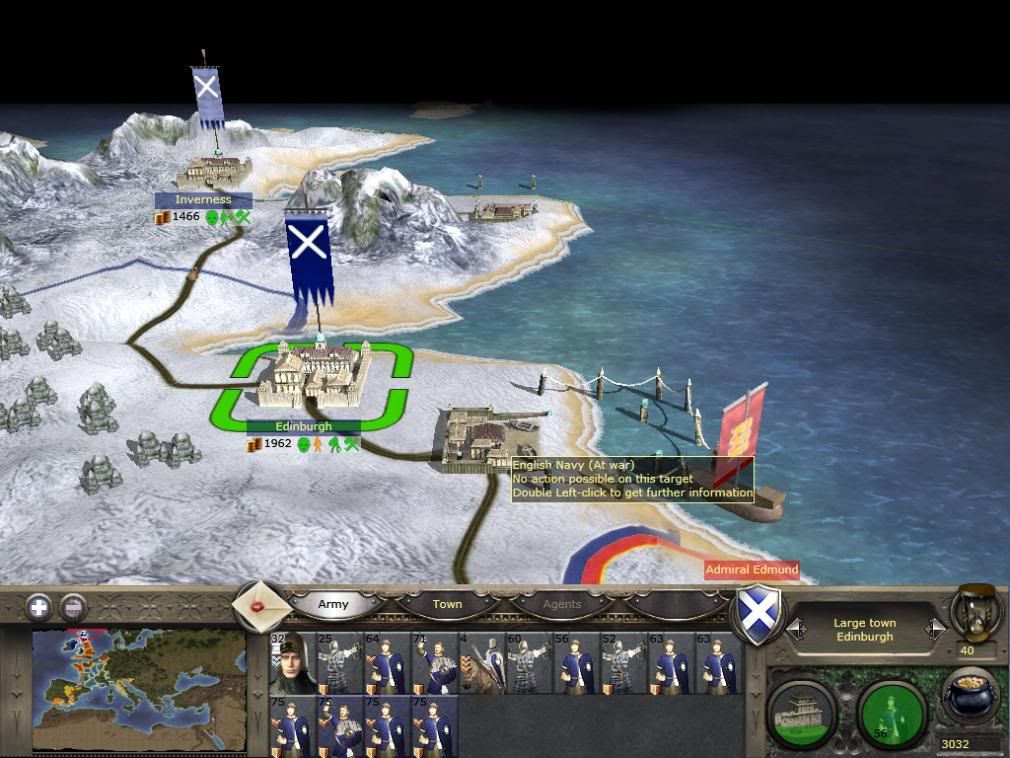Open finances via the gold cauldron icon

tap(970, 696)
